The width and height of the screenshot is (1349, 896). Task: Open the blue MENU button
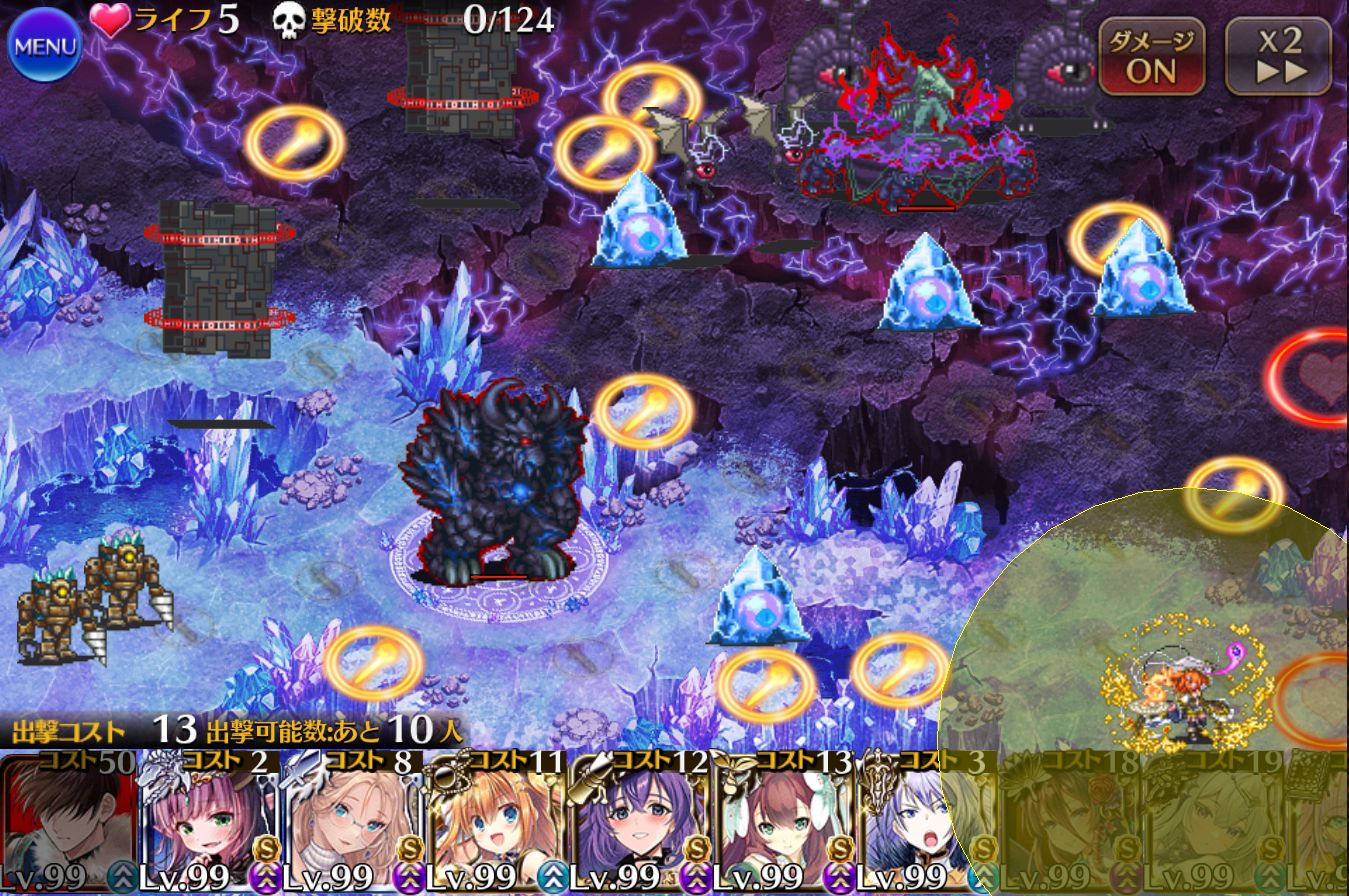[x=44, y=46]
